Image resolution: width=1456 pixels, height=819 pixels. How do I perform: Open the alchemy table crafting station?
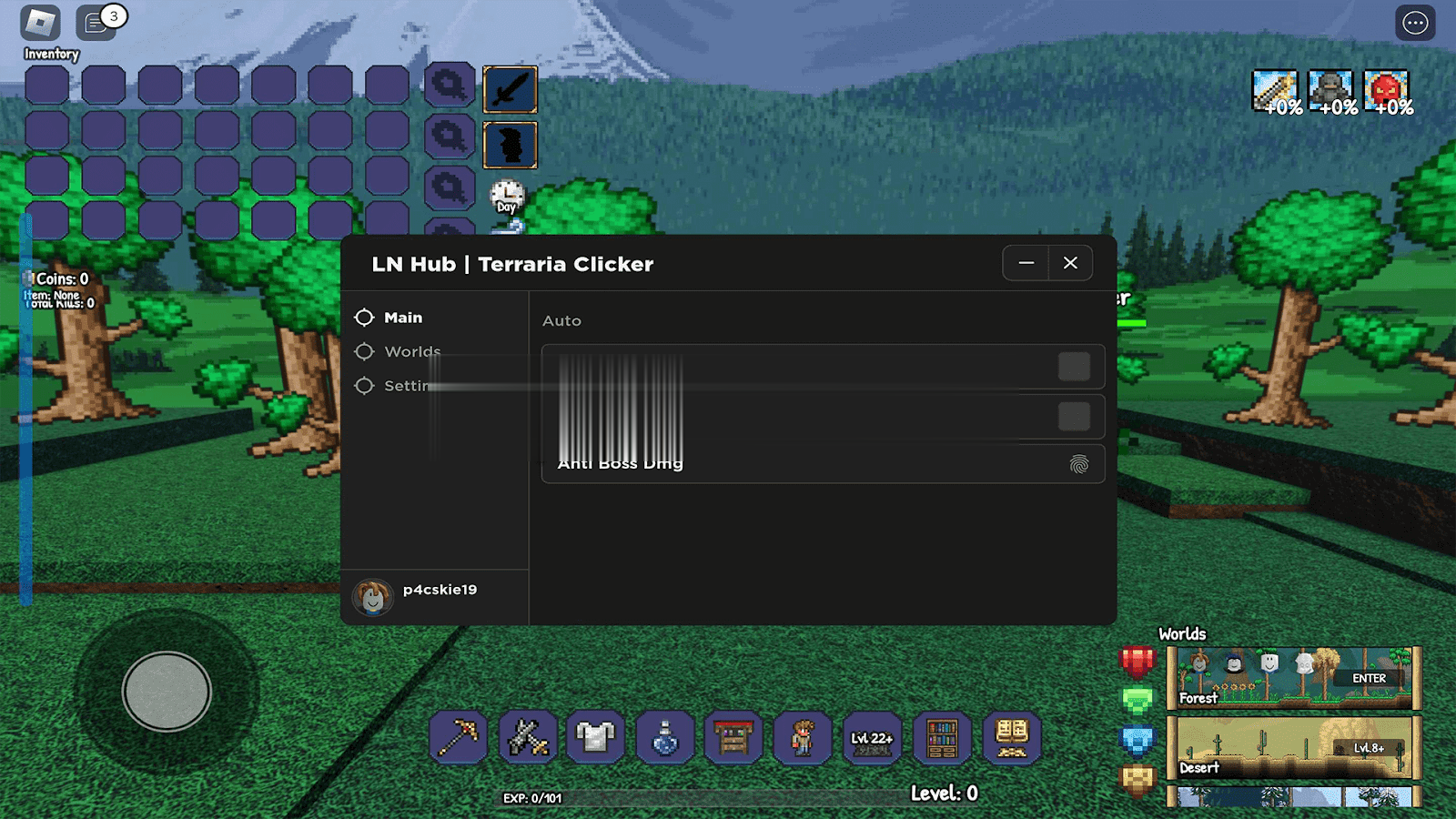733,737
